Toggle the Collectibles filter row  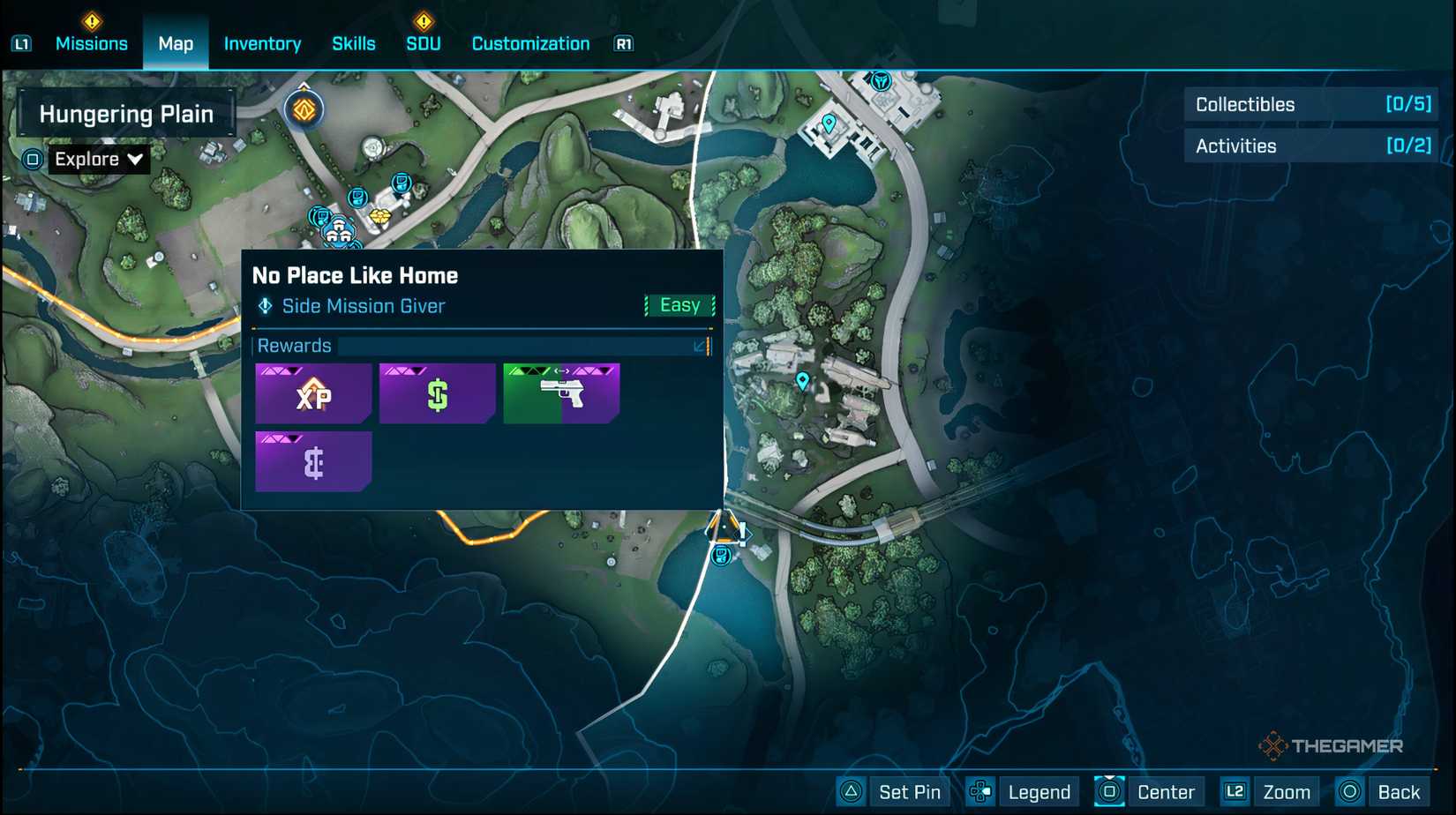point(1310,104)
